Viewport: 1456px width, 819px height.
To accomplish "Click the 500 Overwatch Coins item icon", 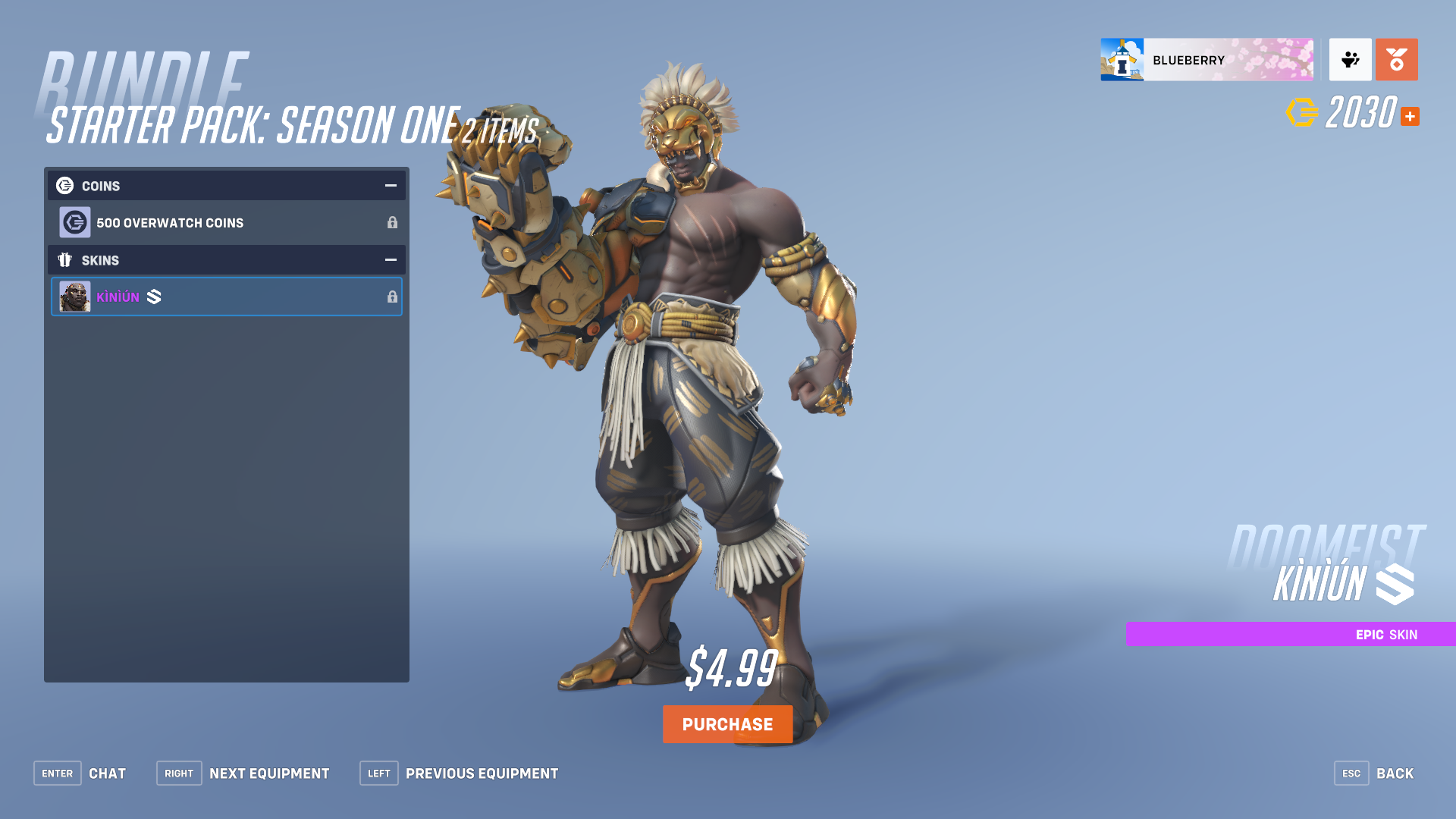I will pyautogui.click(x=75, y=222).
